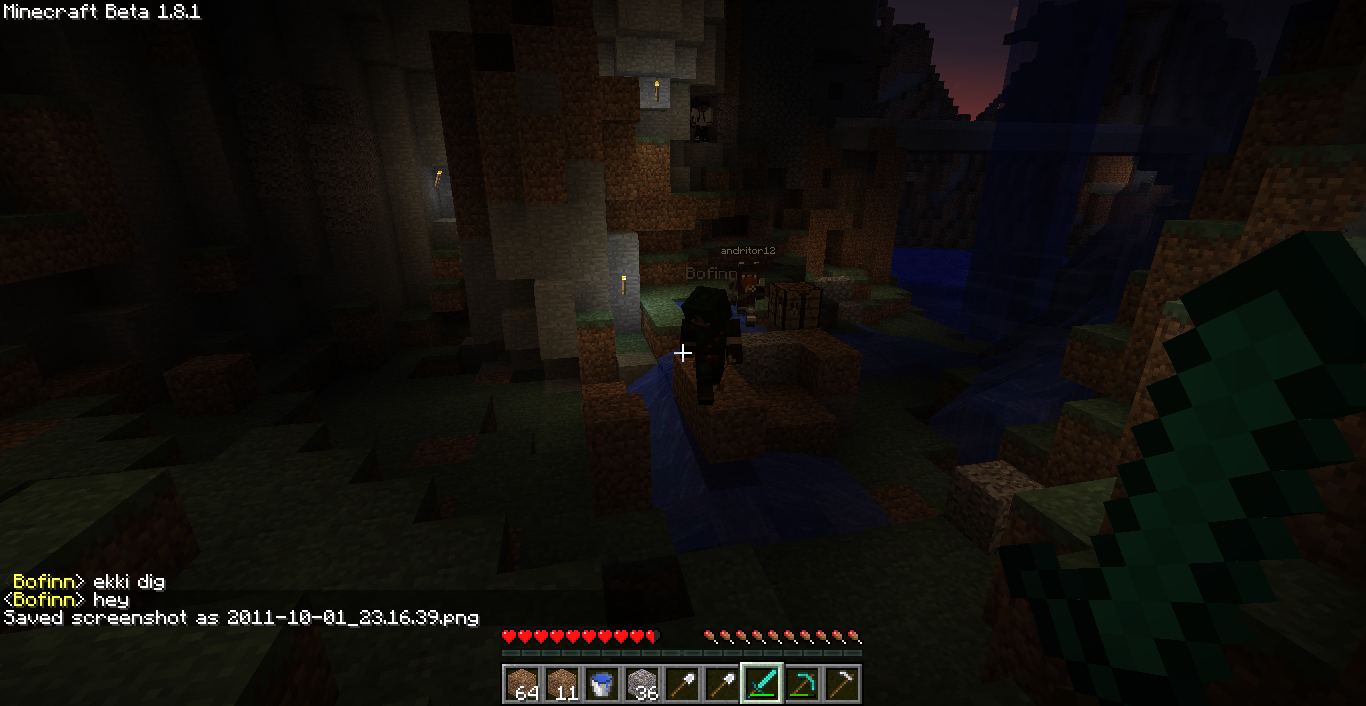Choose the water bucket hotbar slot
This screenshot has width=1366, height=706.
pyautogui.click(x=601, y=684)
